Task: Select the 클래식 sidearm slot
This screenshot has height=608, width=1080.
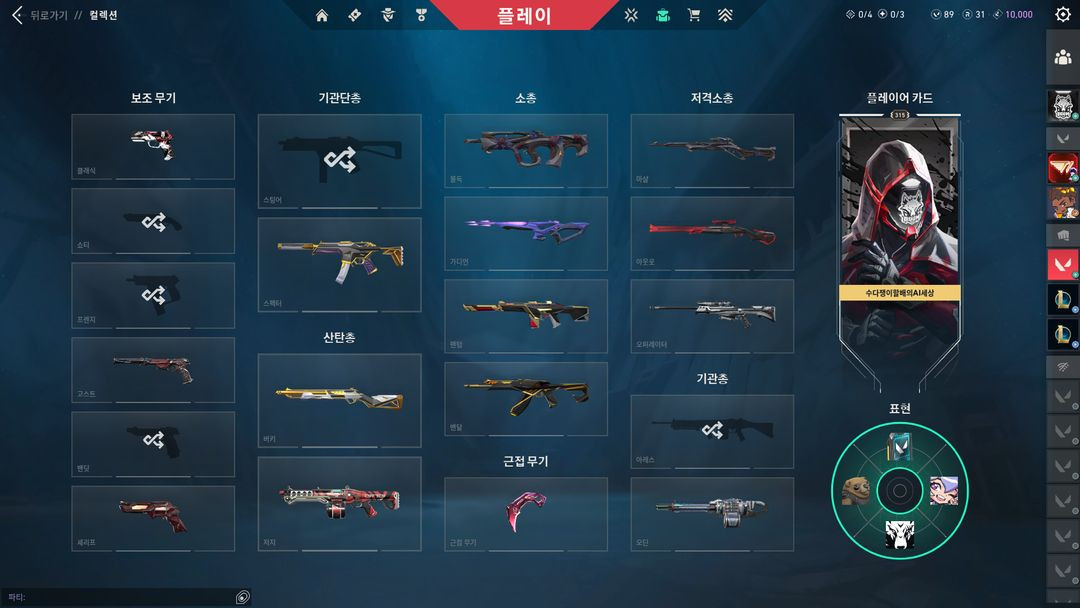Action: coord(153,146)
